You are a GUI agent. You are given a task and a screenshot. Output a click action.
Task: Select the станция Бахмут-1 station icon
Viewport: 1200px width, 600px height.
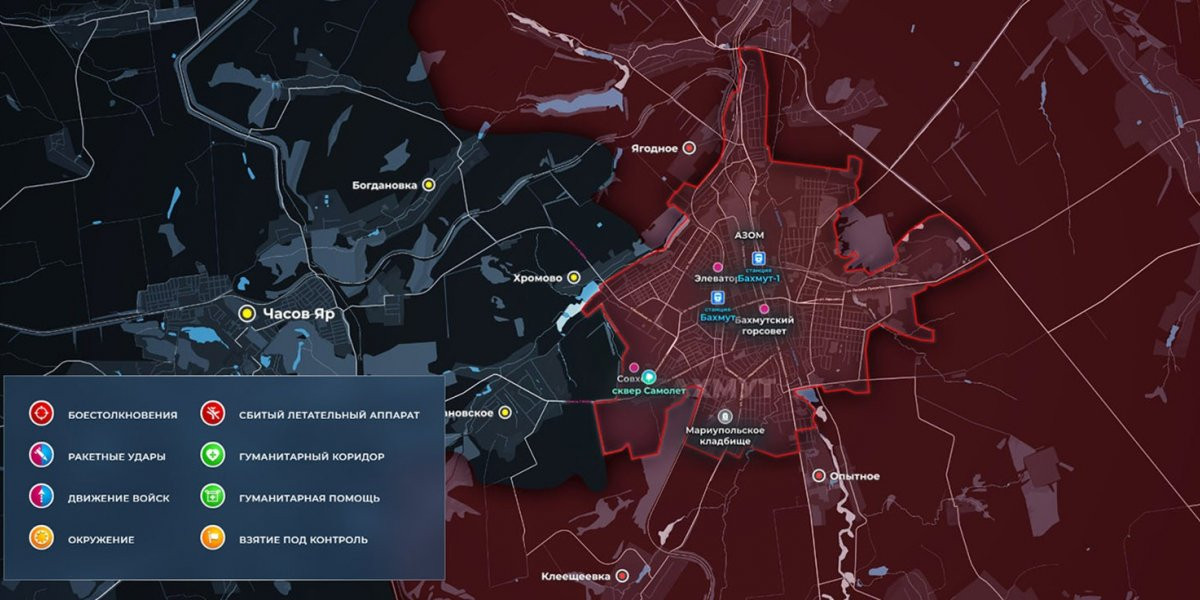757,258
